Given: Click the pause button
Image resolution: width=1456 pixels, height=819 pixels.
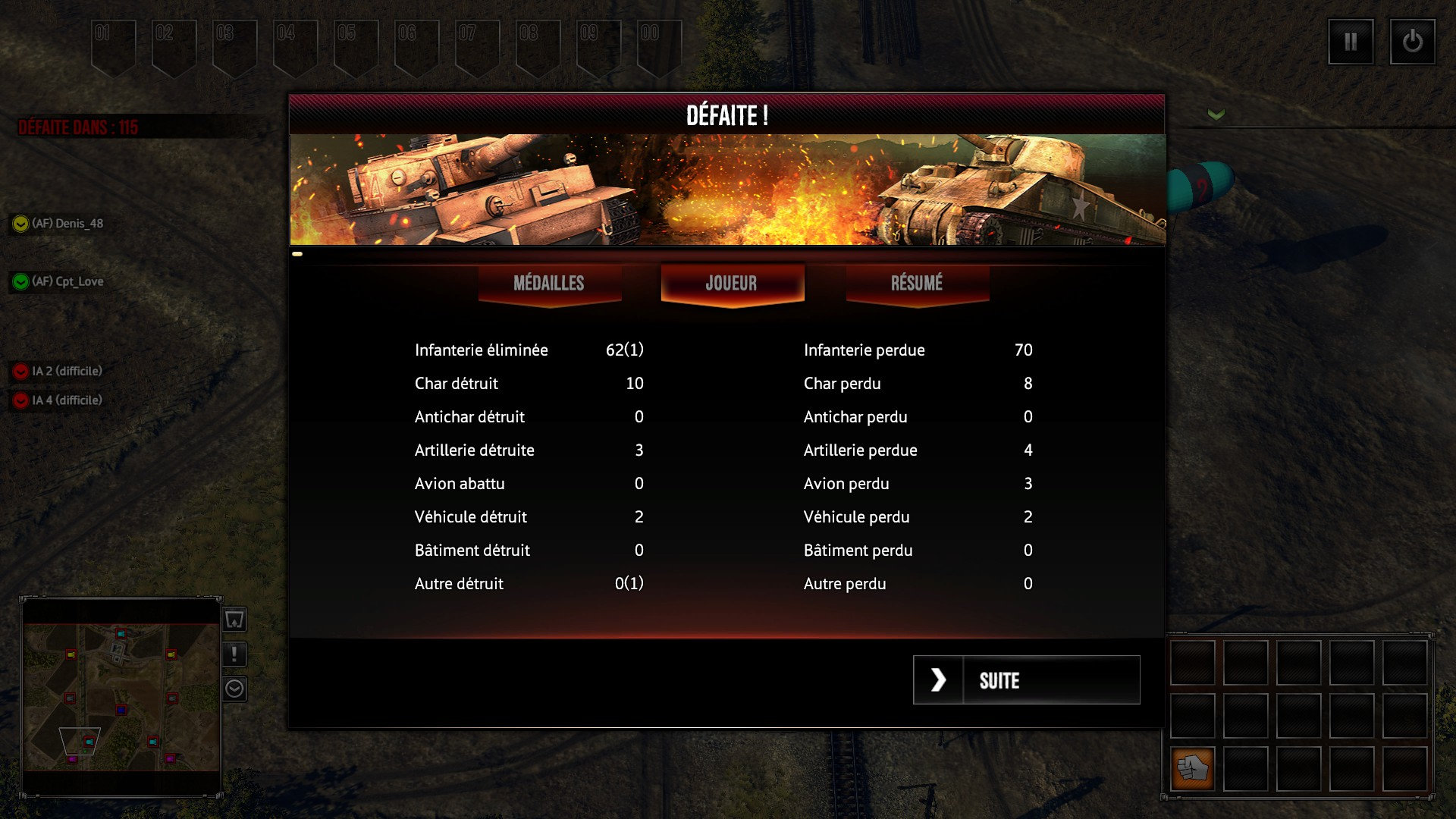Looking at the screenshot, I should (1351, 42).
